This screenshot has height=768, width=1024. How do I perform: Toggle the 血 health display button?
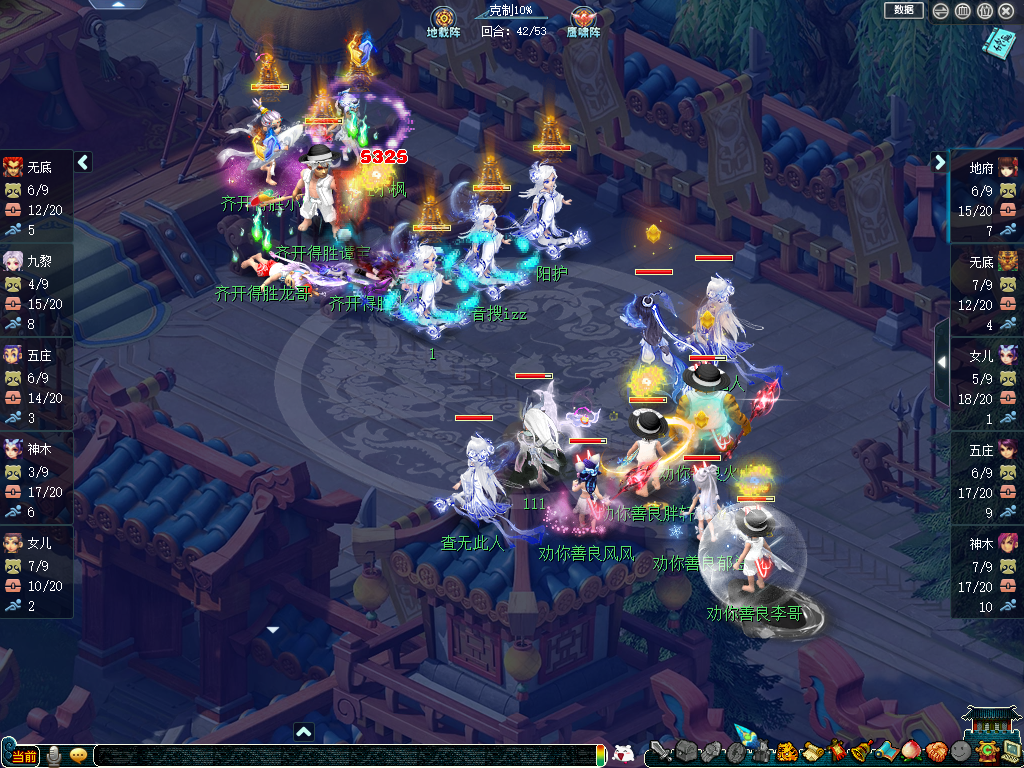click(x=962, y=11)
